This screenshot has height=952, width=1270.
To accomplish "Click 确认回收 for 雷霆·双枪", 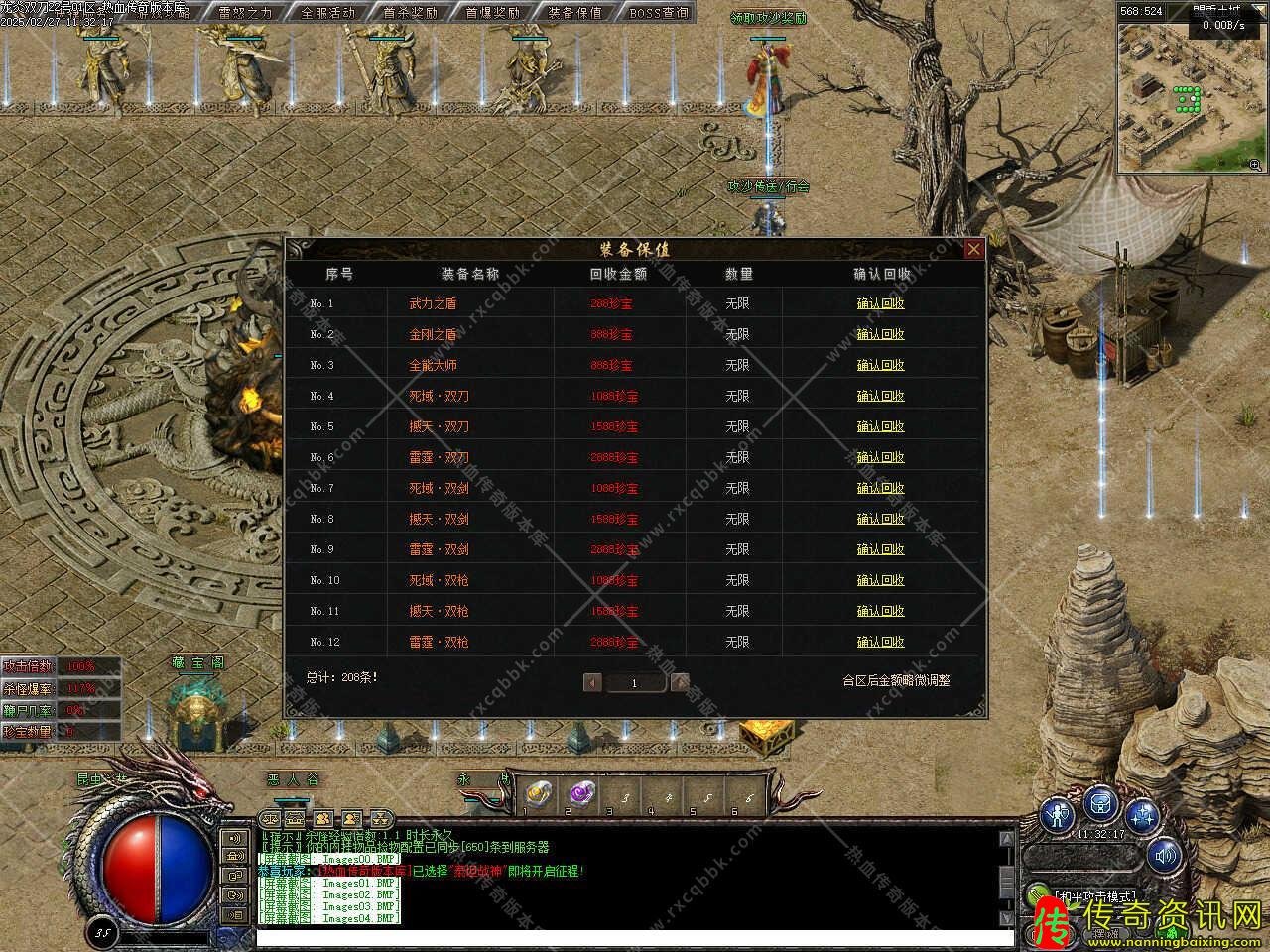I will click(x=880, y=642).
